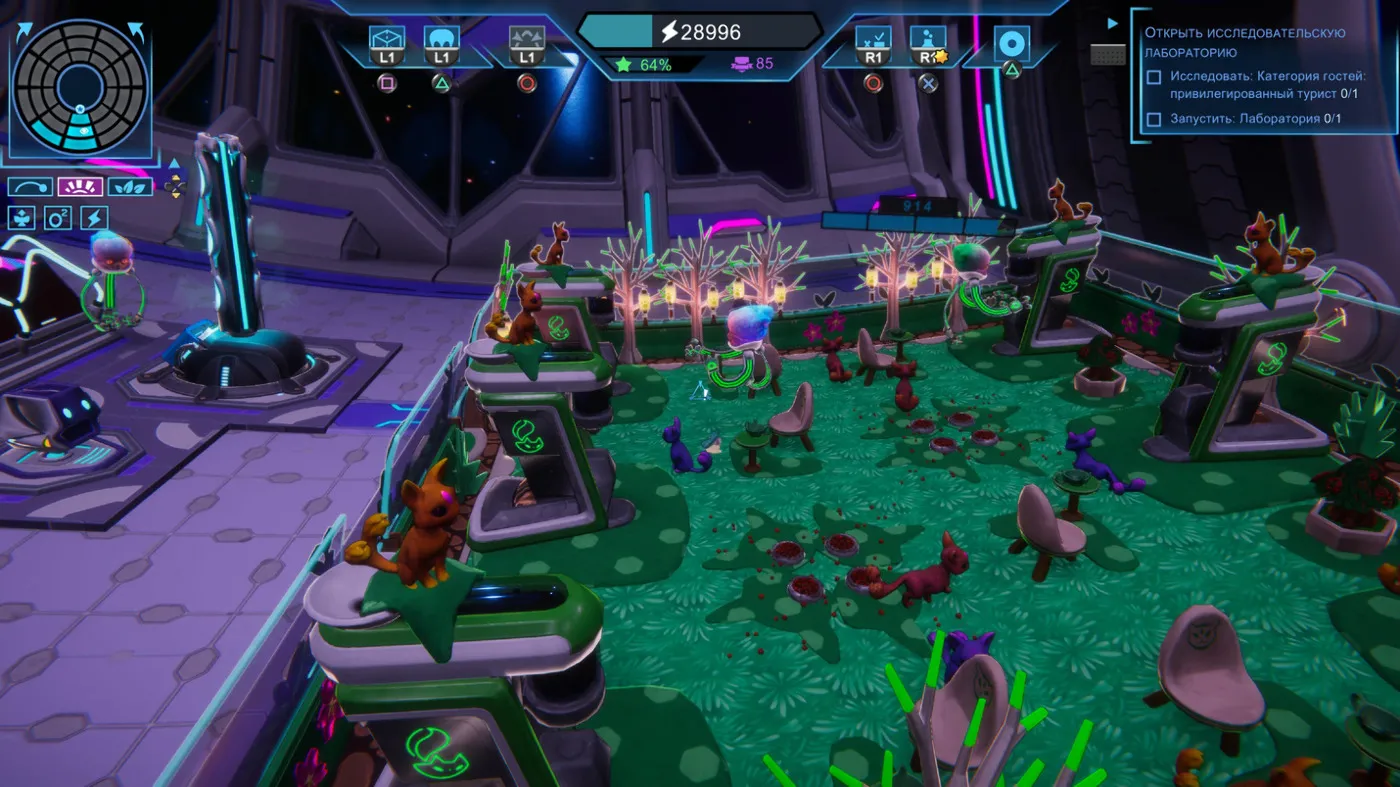
Task: Rotate station view with right arrow above minimap
Action: click(x=136, y=32)
